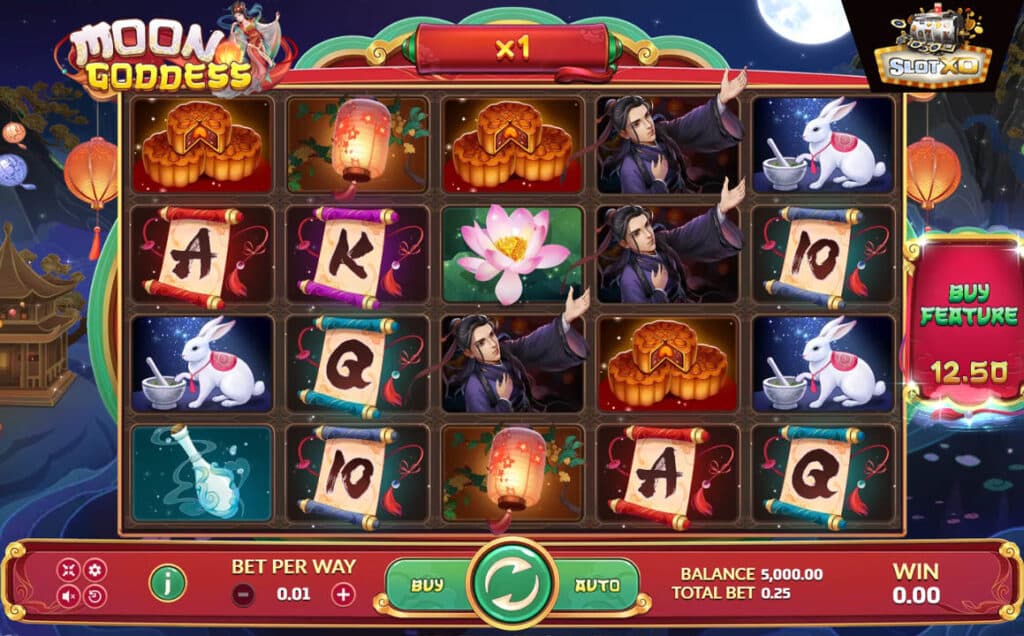Open spin history with the clock-arrow icon
This screenshot has height=636, width=1024.
(x=94, y=597)
